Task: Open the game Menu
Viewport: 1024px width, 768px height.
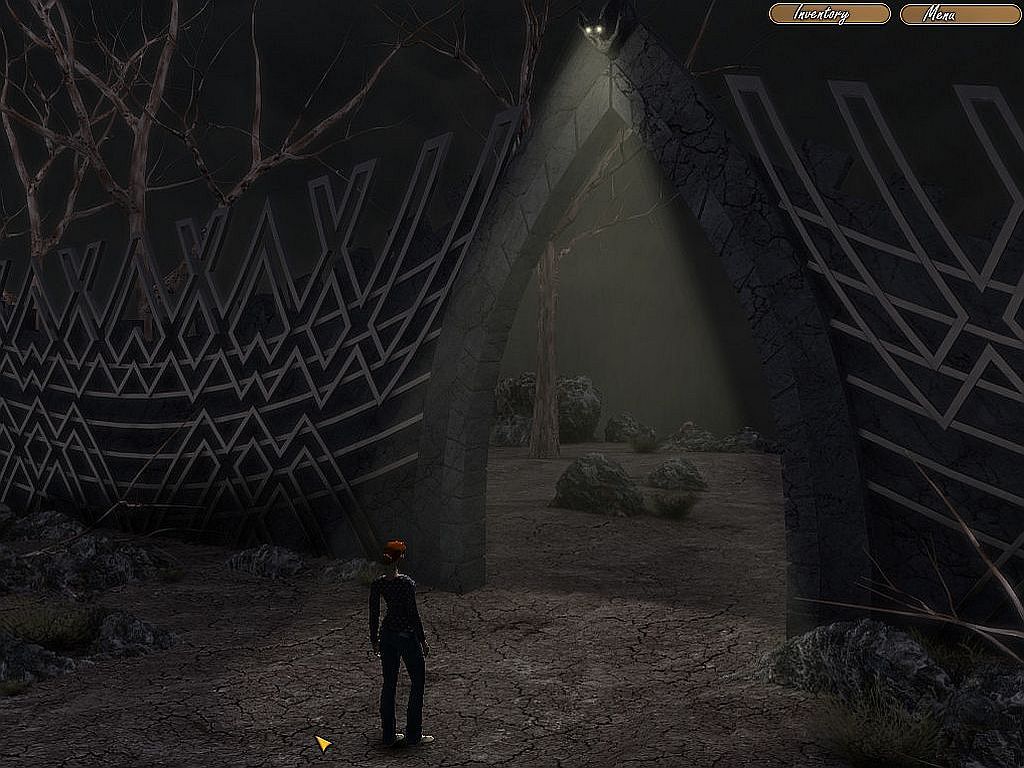Action: click(960, 14)
